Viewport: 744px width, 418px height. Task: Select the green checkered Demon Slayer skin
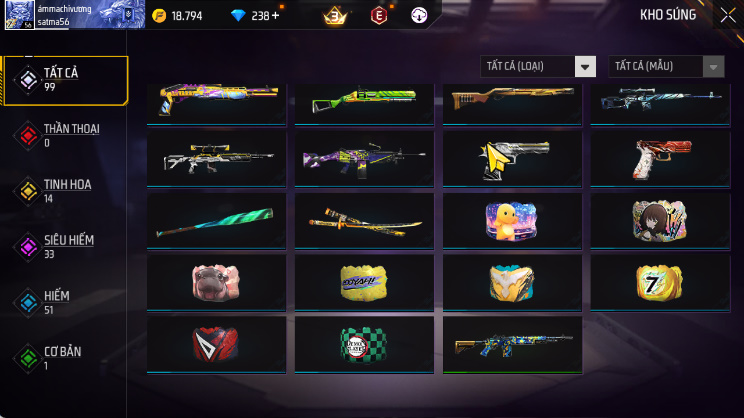pos(364,343)
